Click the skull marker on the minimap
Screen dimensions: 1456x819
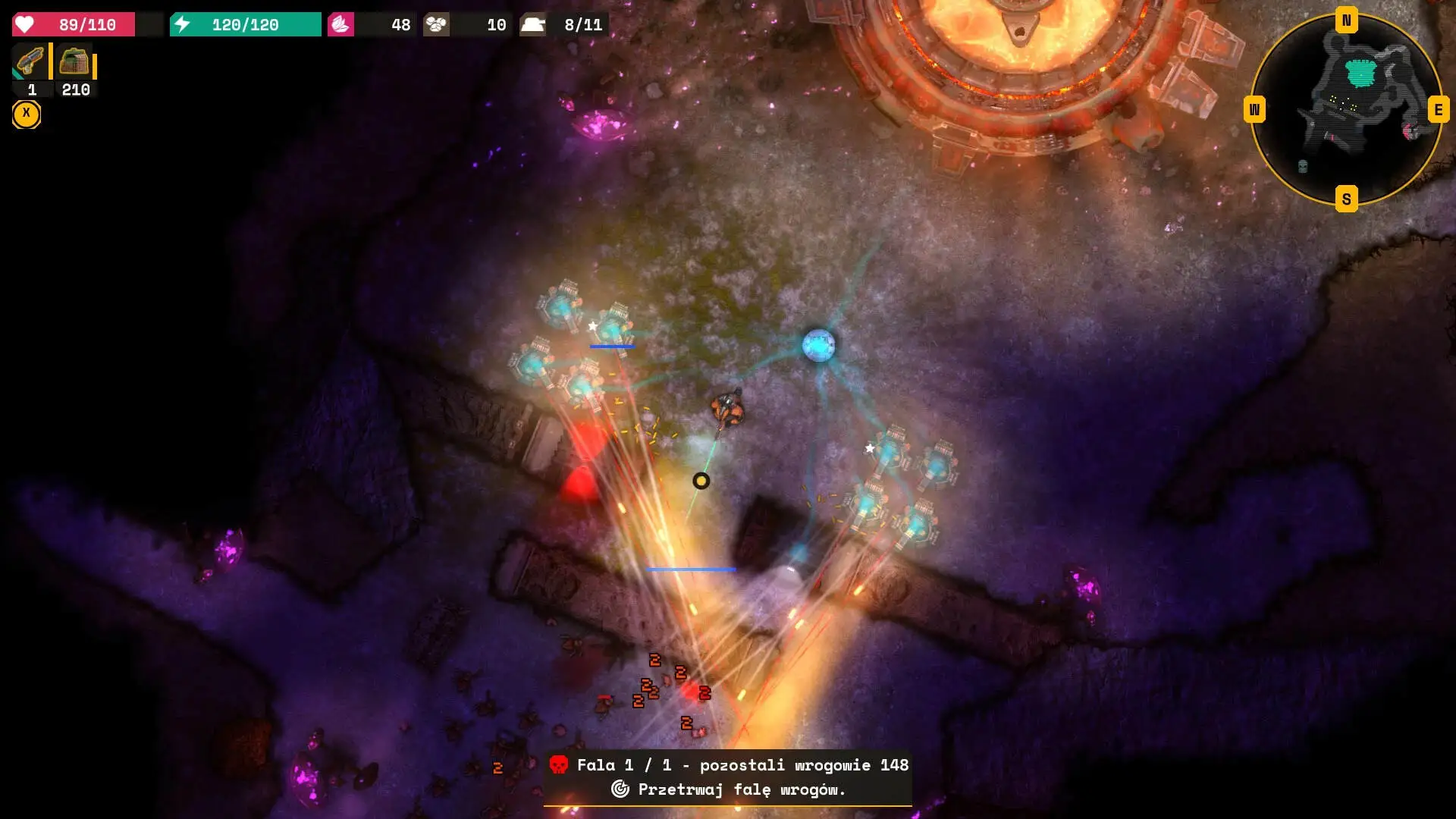point(1303,166)
